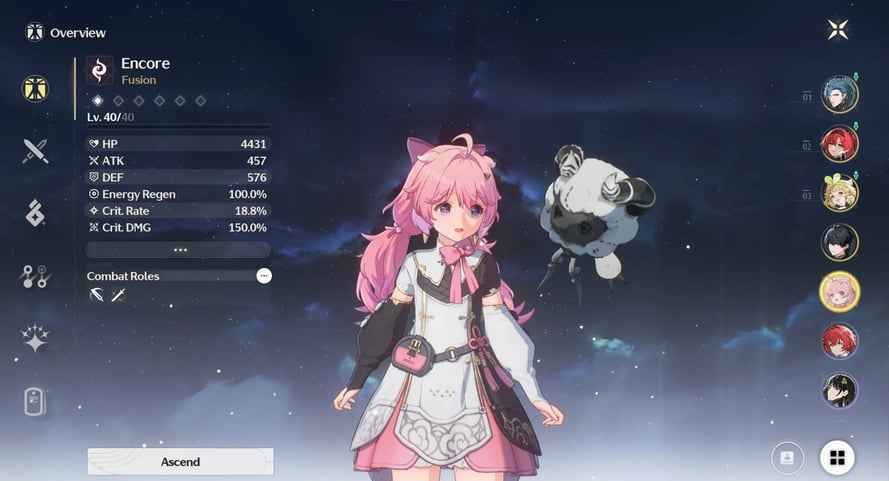Switch to the Weapon tab with crossed swords
Viewport: 889px width, 481px height.
(36, 151)
